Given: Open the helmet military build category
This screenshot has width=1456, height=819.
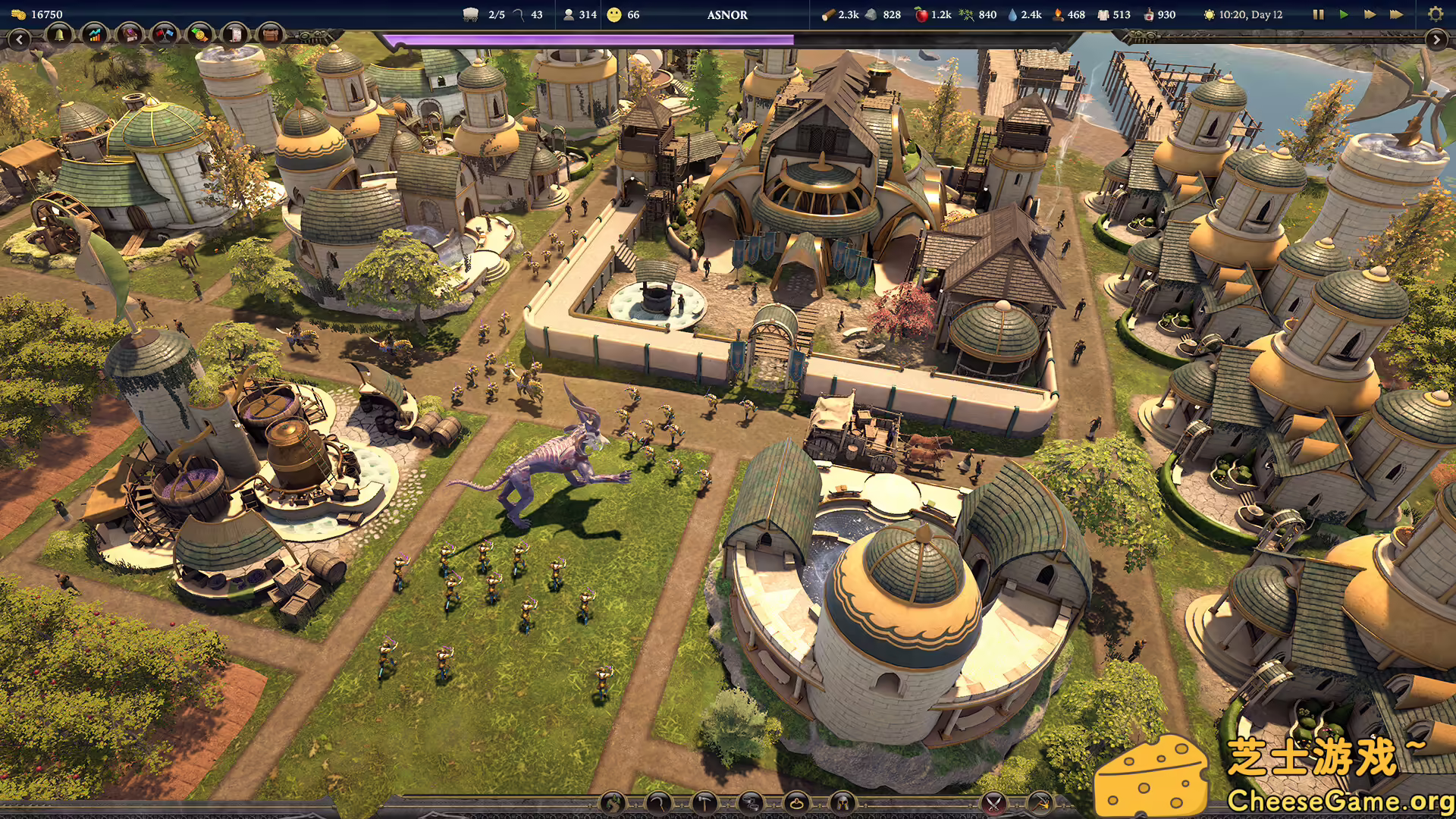Looking at the screenshot, I should pos(843,803).
